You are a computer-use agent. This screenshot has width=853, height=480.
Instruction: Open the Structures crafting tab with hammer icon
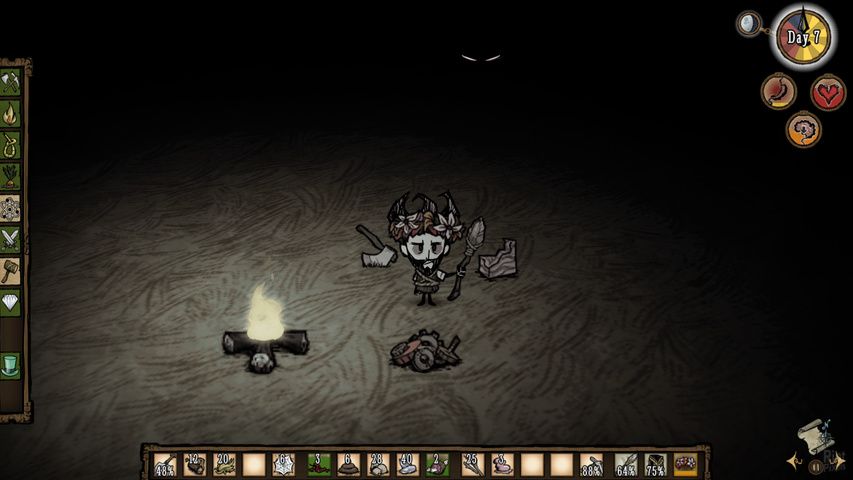[11, 270]
